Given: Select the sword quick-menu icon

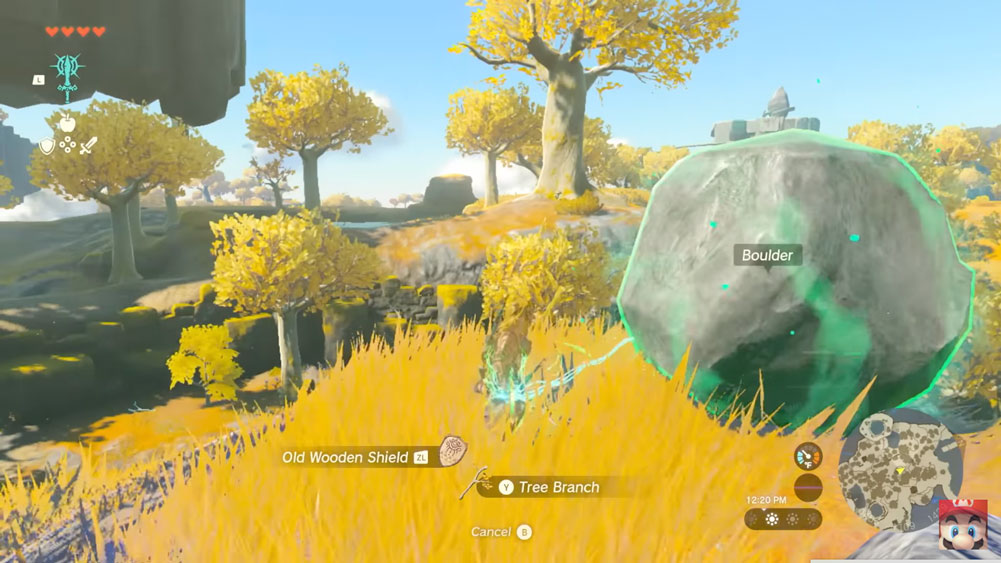Looking at the screenshot, I should 88,146.
